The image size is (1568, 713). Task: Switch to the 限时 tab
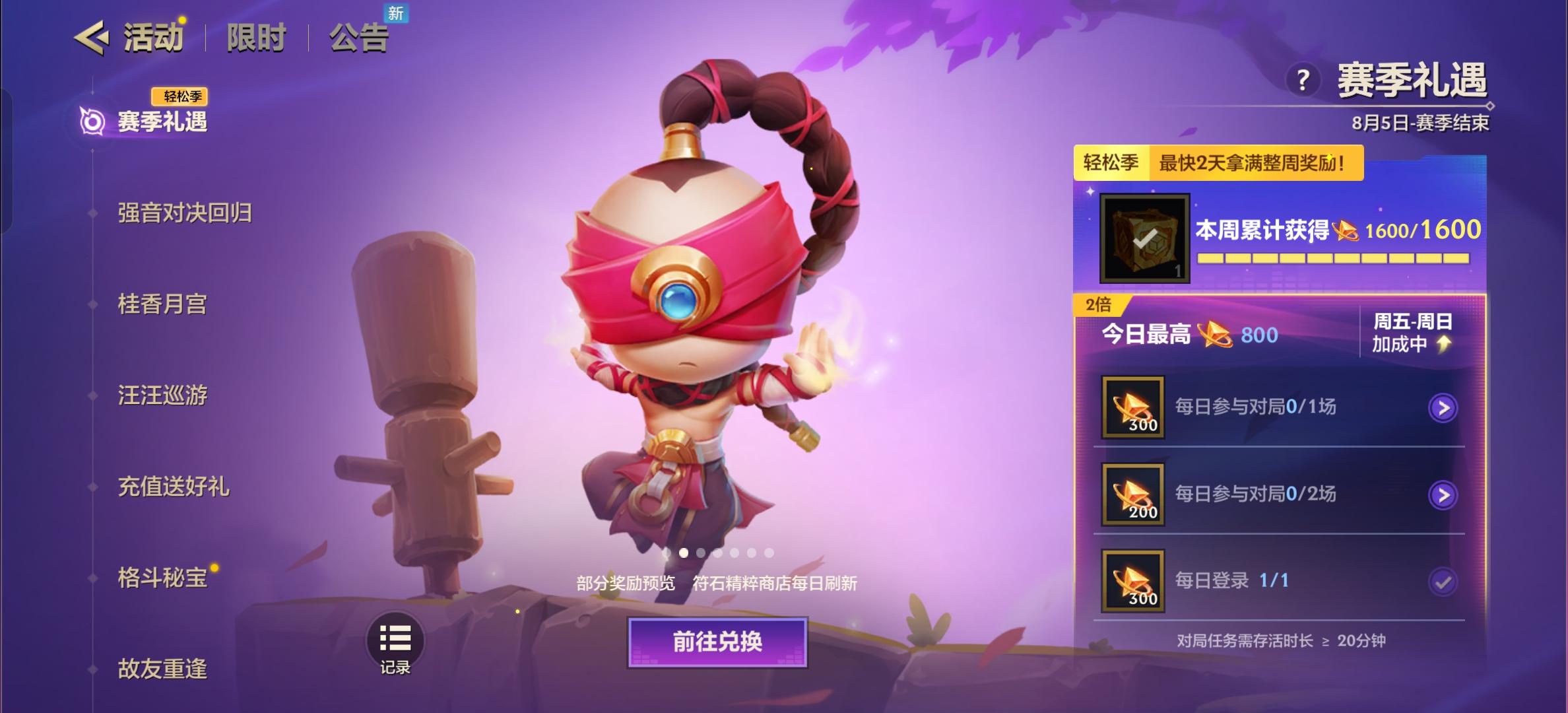(x=255, y=38)
